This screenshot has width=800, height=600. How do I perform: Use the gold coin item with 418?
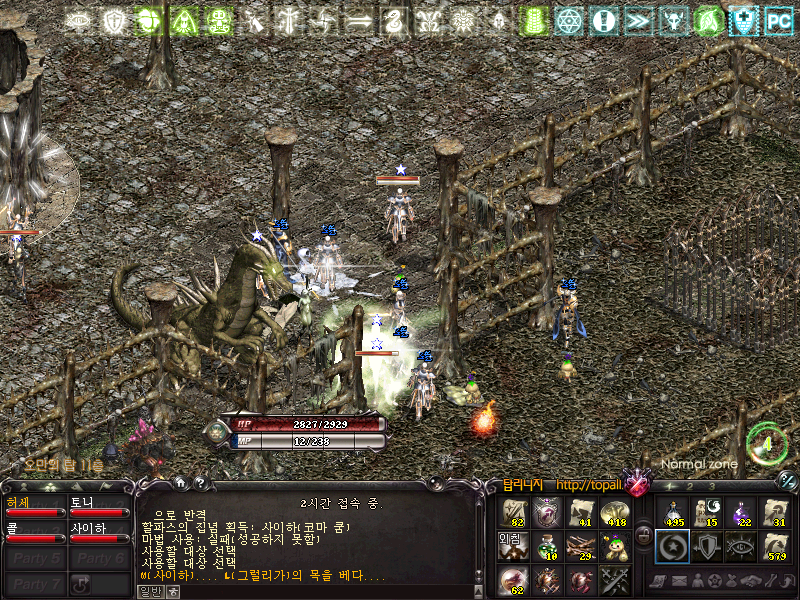pyautogui.click(x=615, y=513)
